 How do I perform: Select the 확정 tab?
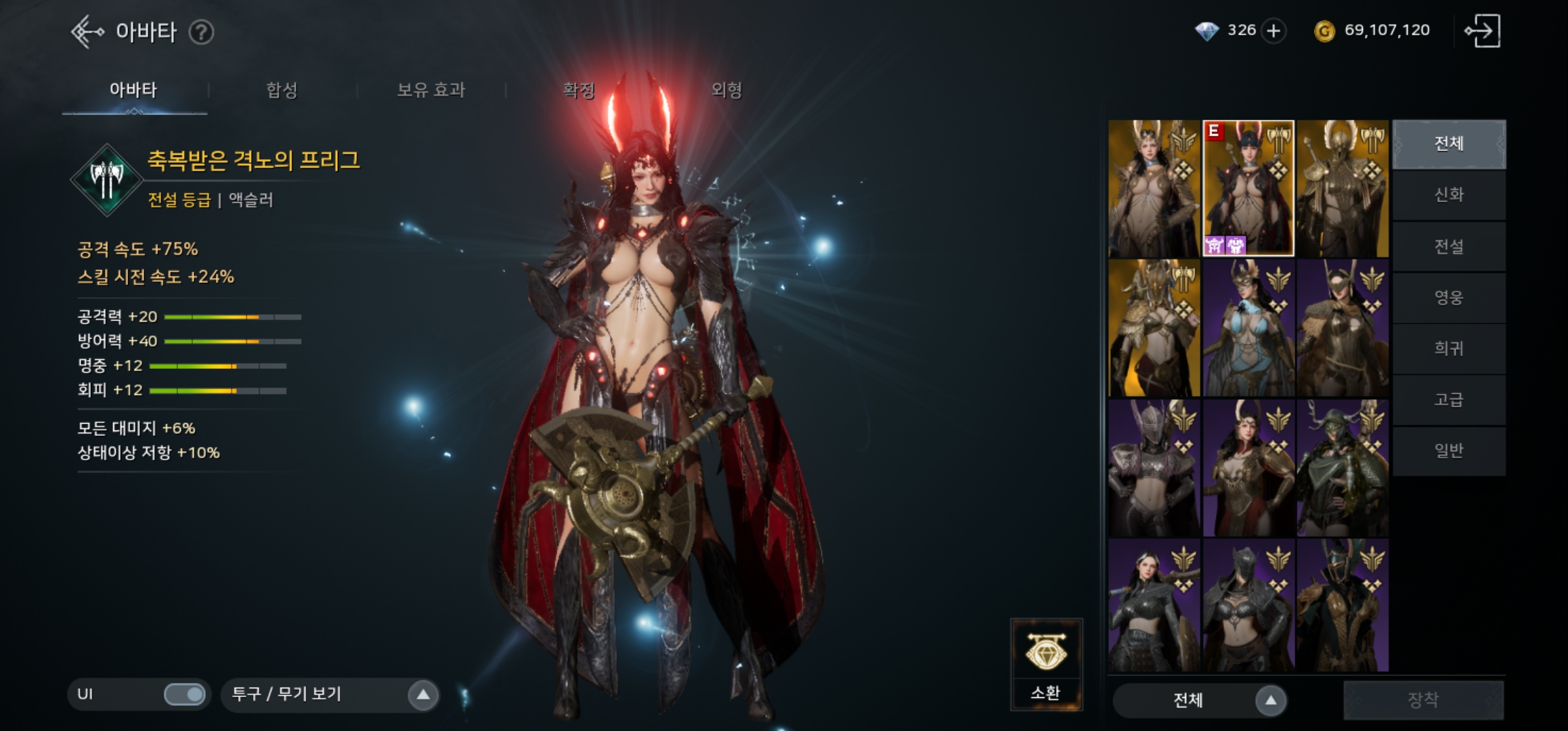[579, 90]
